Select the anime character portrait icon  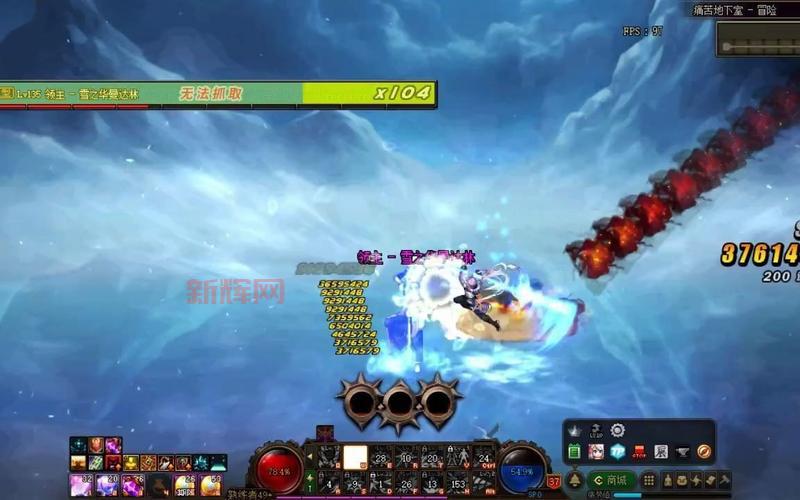[x=596, y=452]
